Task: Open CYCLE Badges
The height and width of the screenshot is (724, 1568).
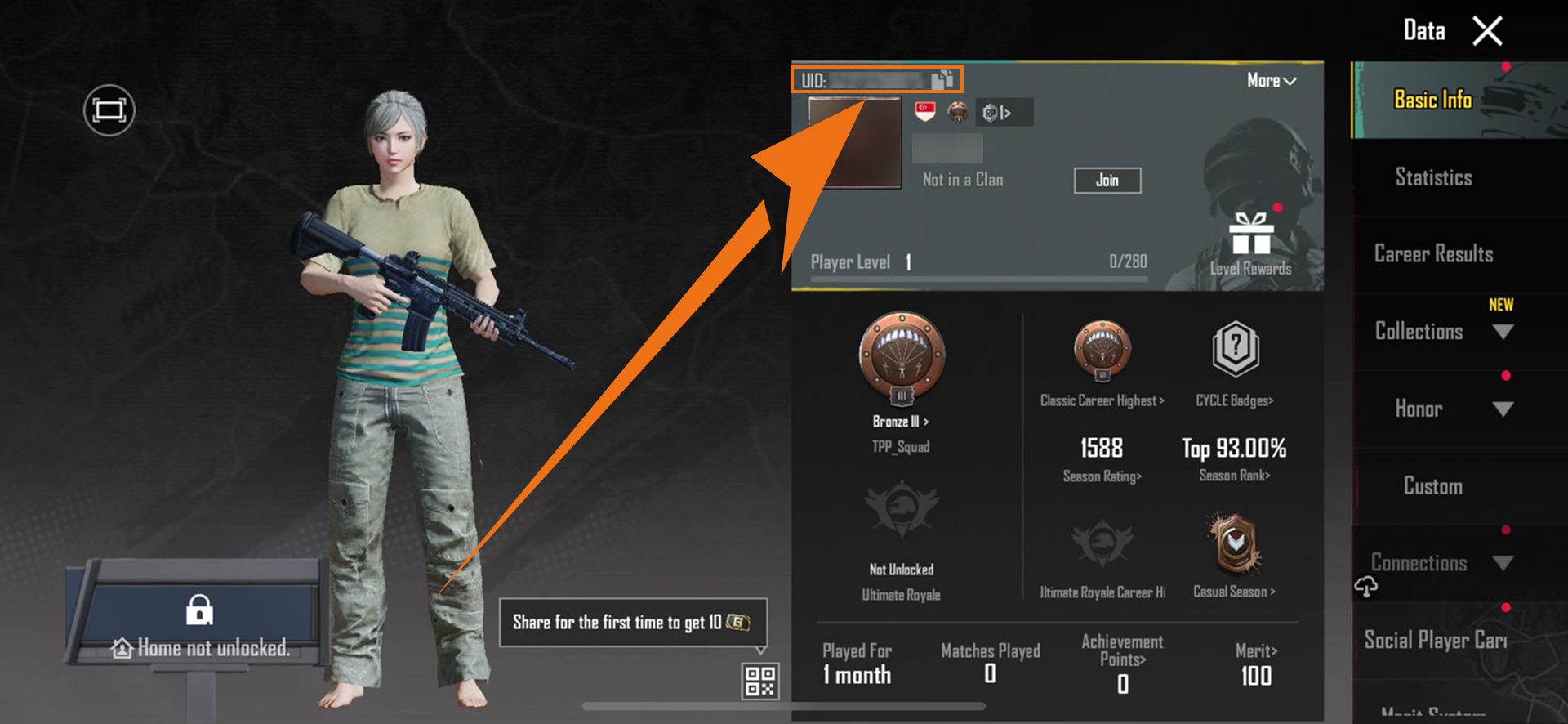Action: tap(1235, 350)
